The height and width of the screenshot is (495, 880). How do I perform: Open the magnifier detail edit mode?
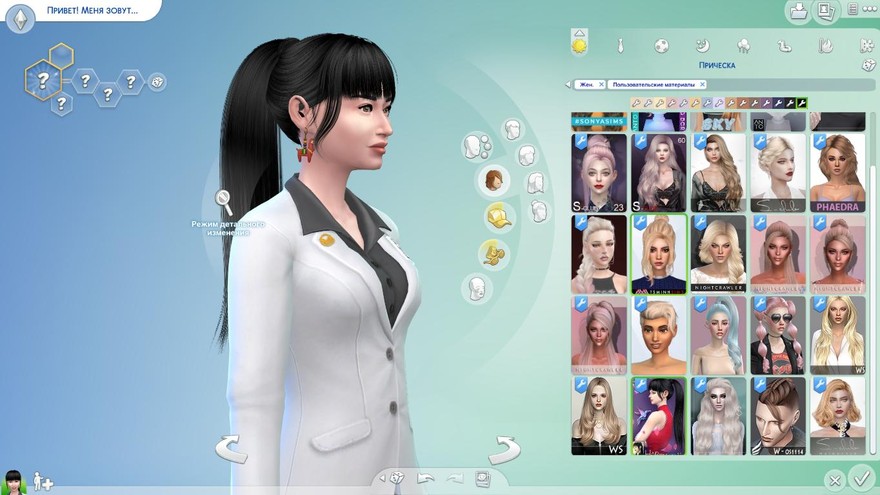pos(224,203)
